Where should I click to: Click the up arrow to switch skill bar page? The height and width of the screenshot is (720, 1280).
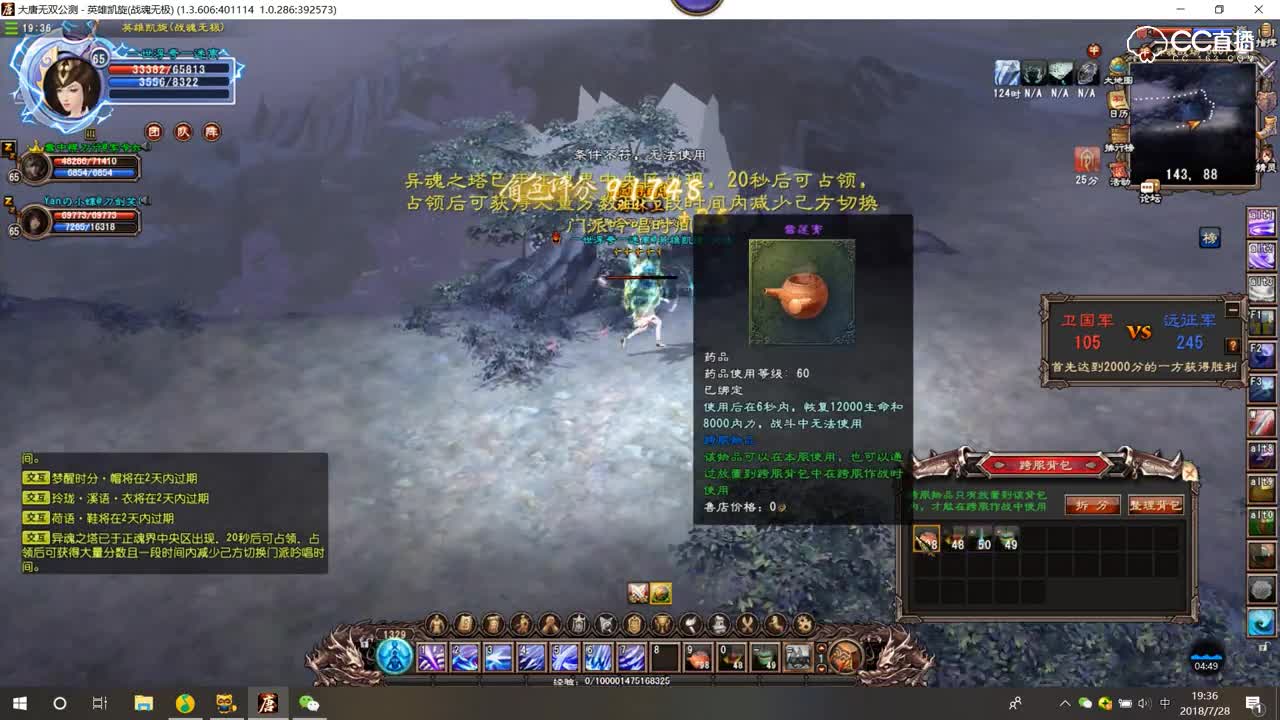(822, 647)
